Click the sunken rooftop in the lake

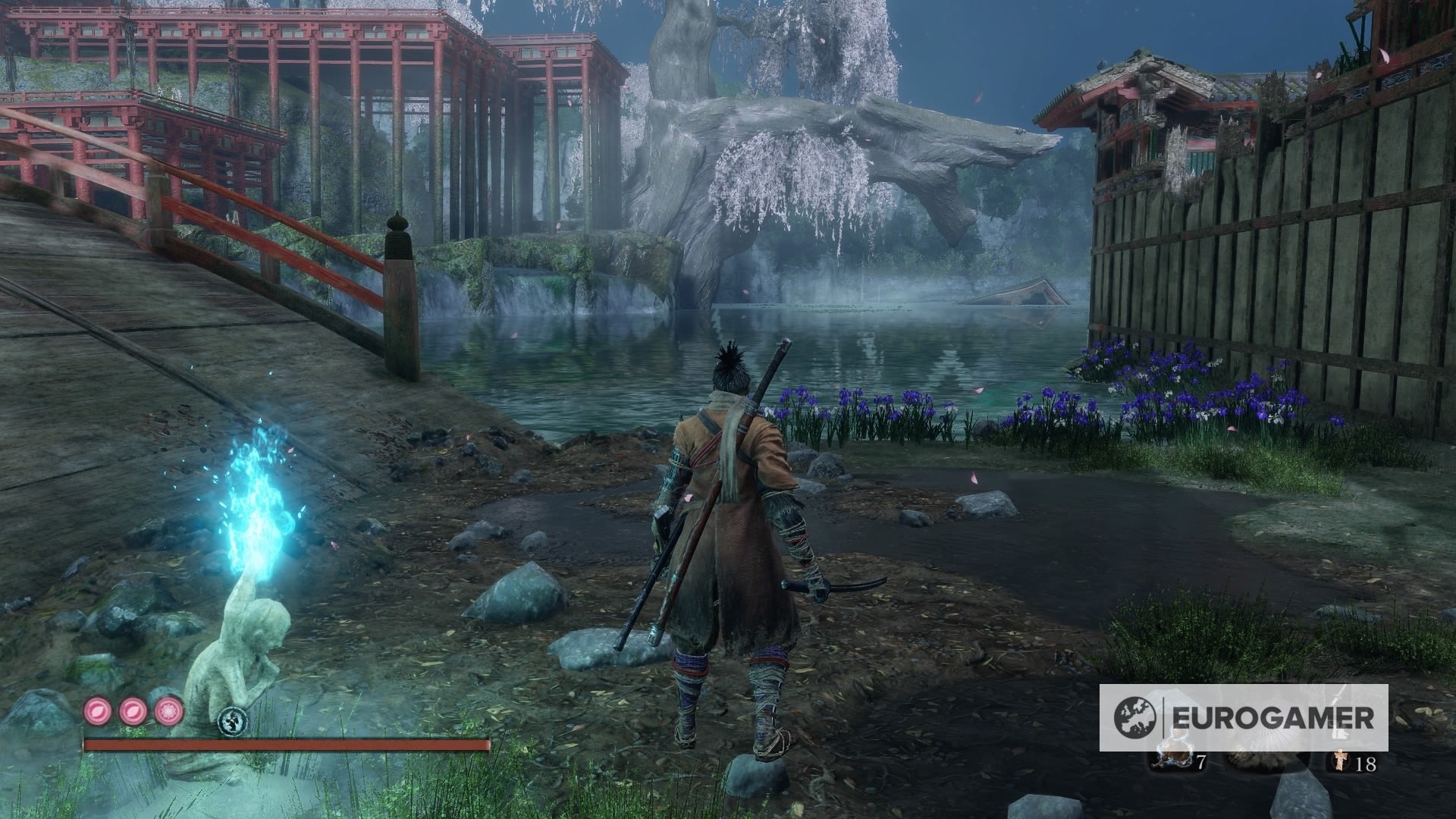(1016, 292)
